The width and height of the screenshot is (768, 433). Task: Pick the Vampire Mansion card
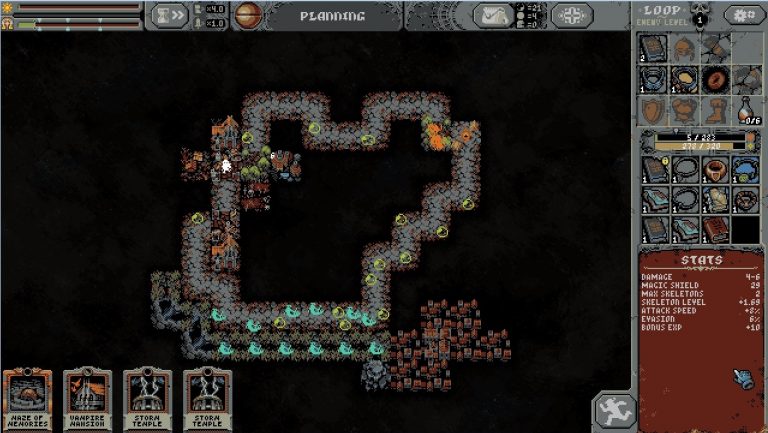coord(87,400)
